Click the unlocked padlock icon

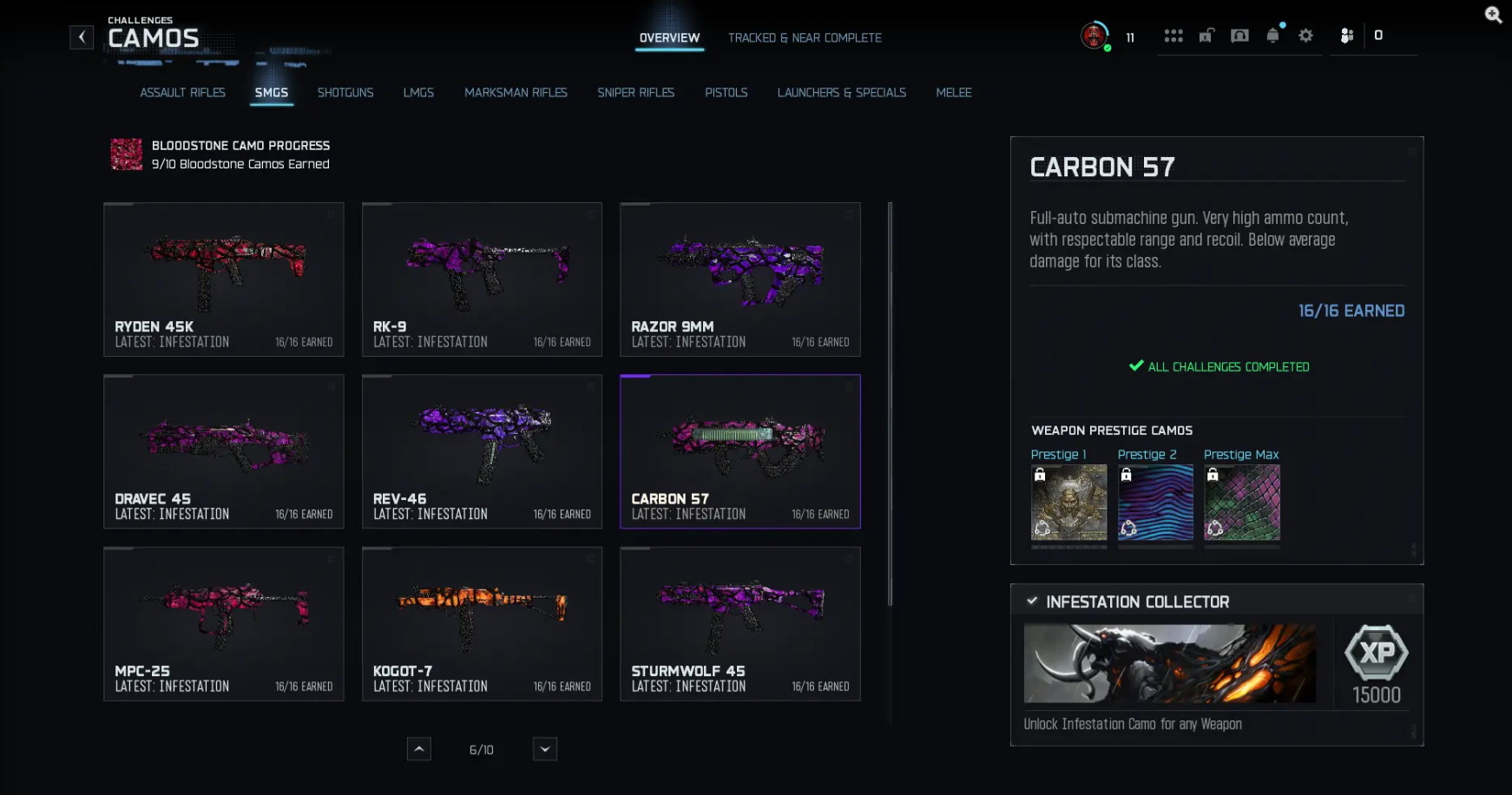click(x=1206, y=36)
